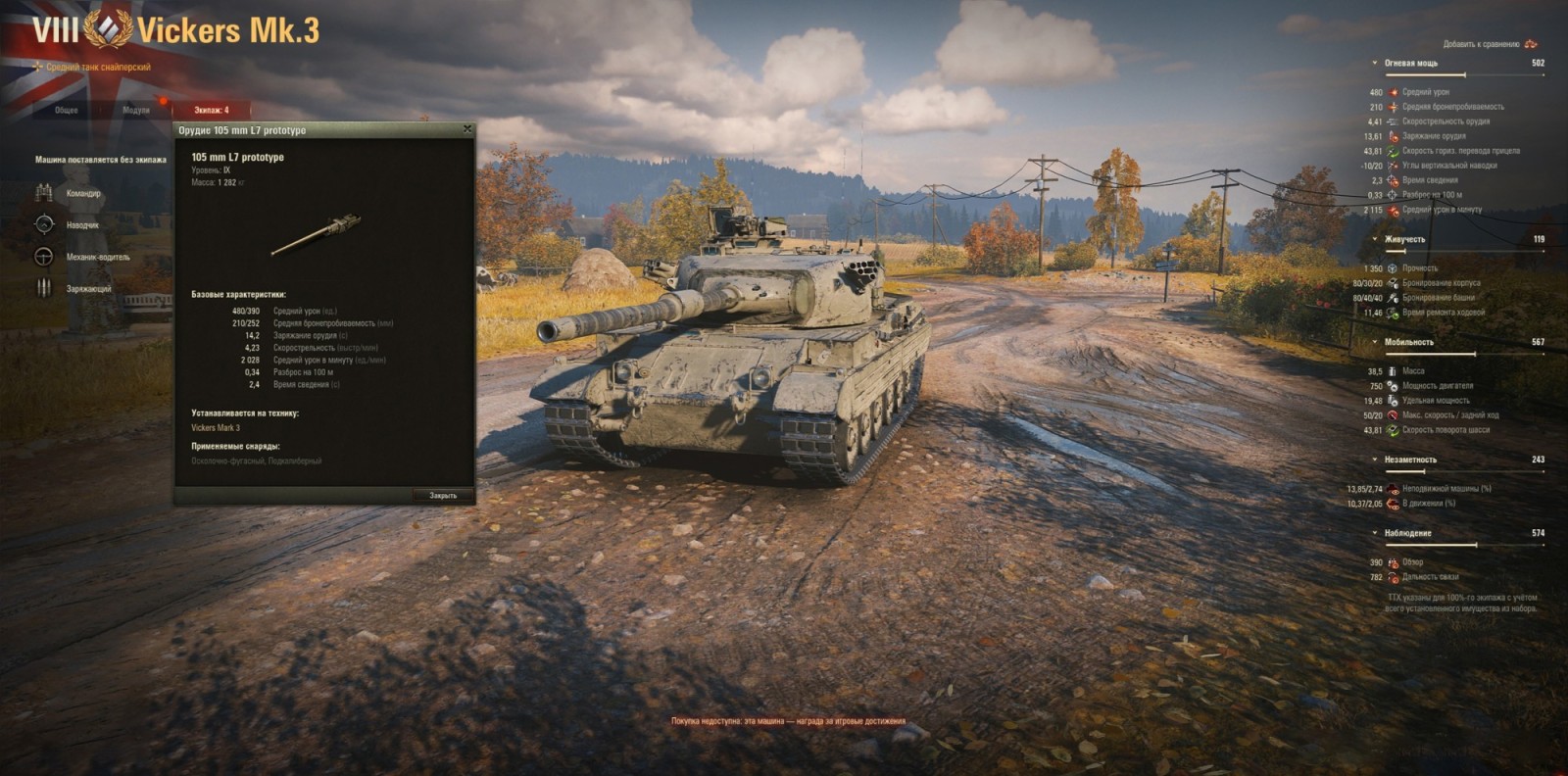Click the Средний урон damage stat icon

[1393, 92]
